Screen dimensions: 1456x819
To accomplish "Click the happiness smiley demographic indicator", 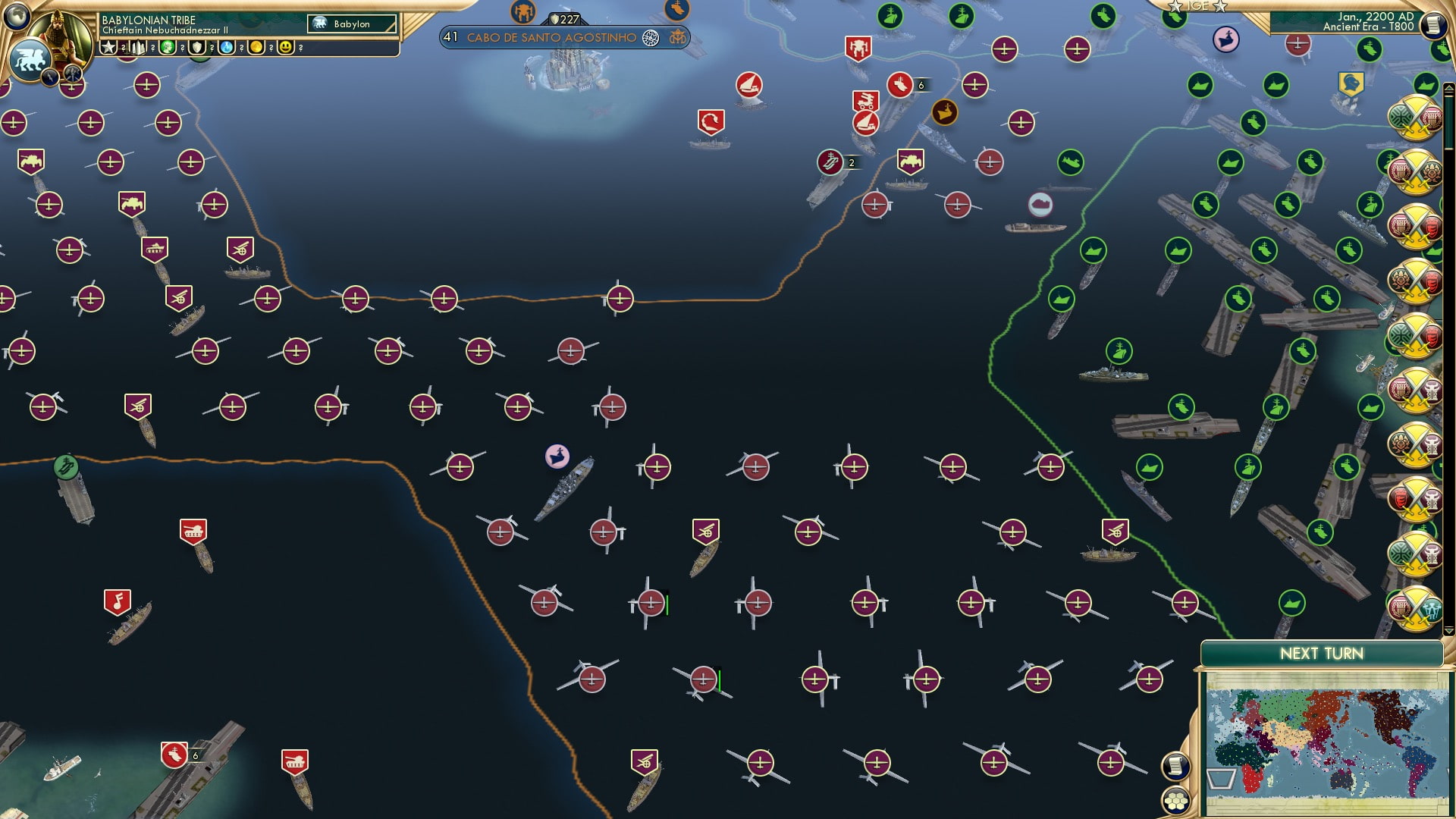I will pos(287,47).
